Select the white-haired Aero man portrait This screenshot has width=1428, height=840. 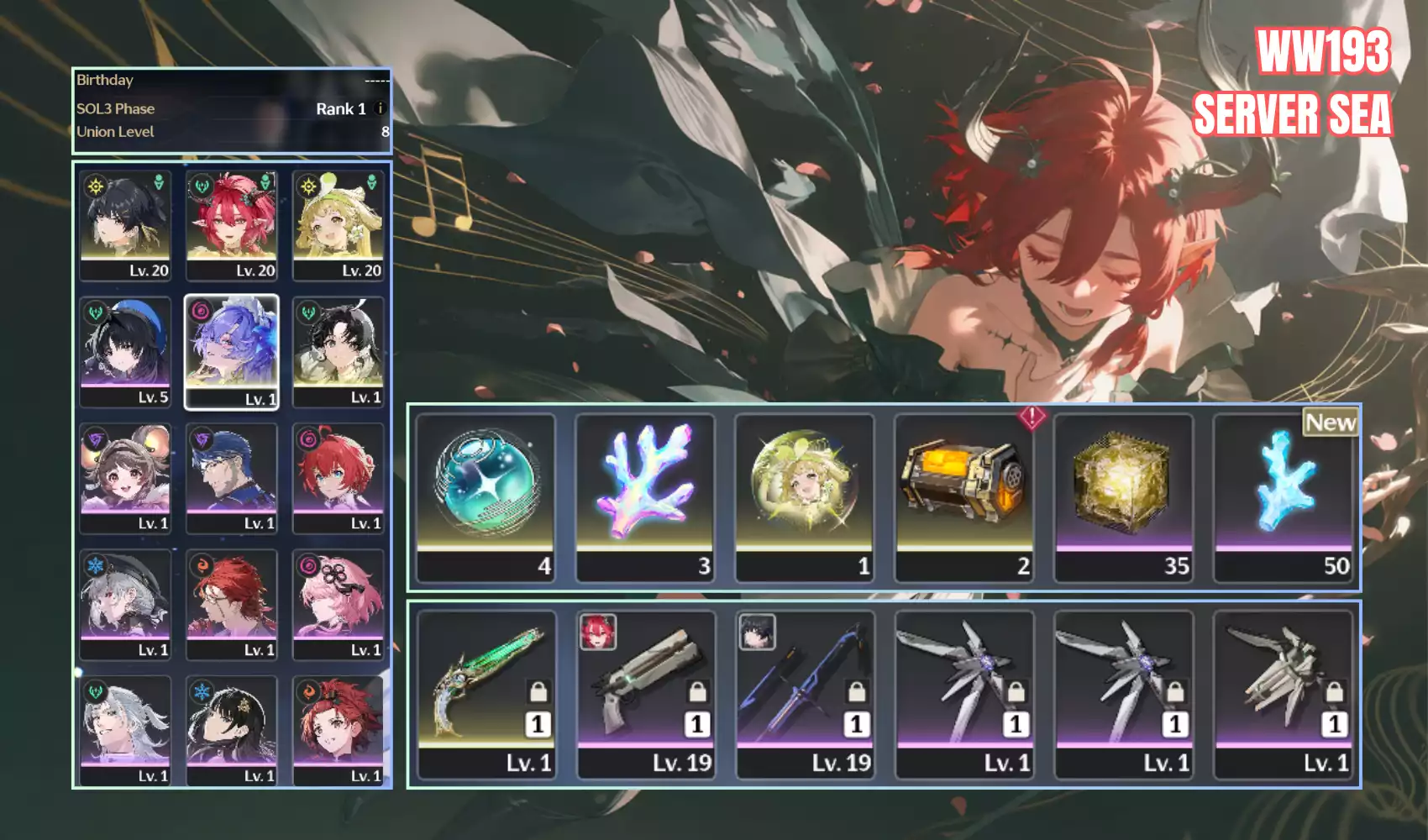[126, 729]
